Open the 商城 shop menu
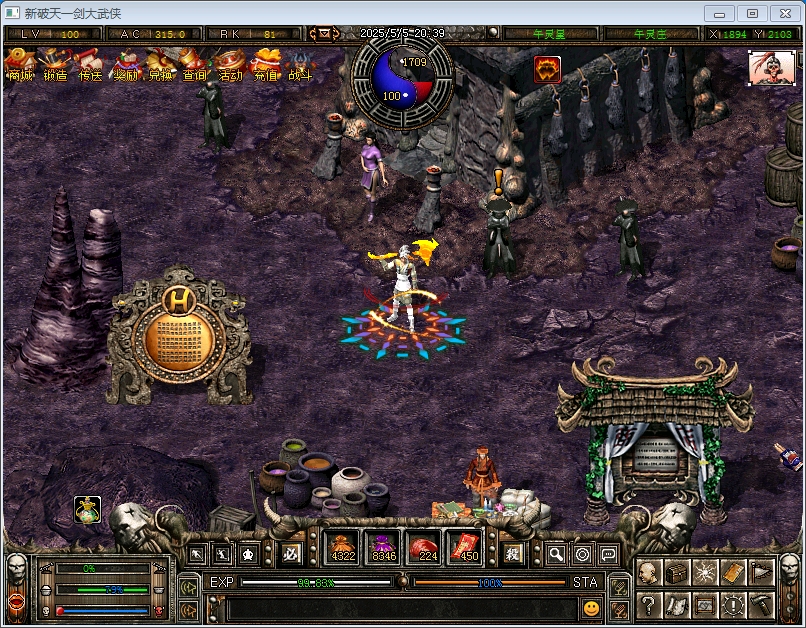 coord(20,65)
